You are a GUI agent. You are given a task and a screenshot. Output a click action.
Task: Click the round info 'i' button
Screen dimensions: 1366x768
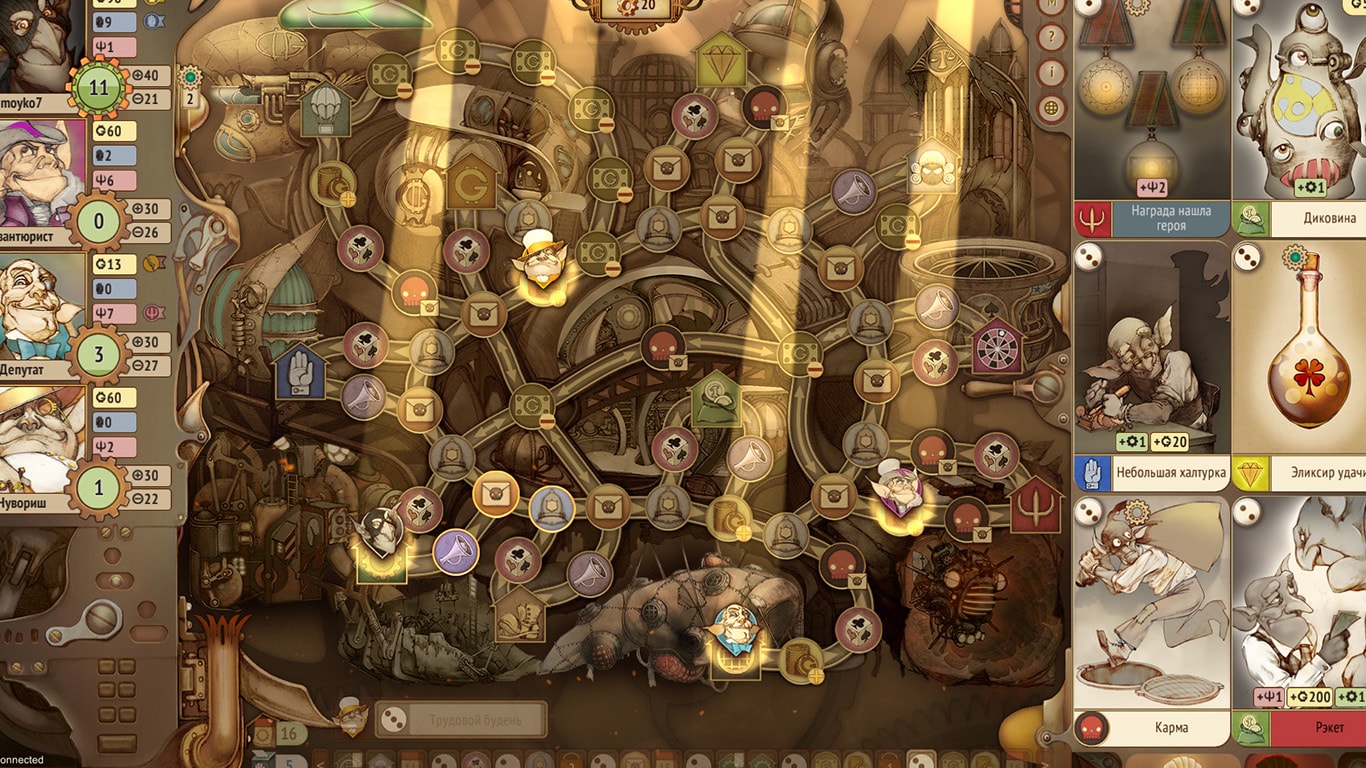[x=1051, y=73]
